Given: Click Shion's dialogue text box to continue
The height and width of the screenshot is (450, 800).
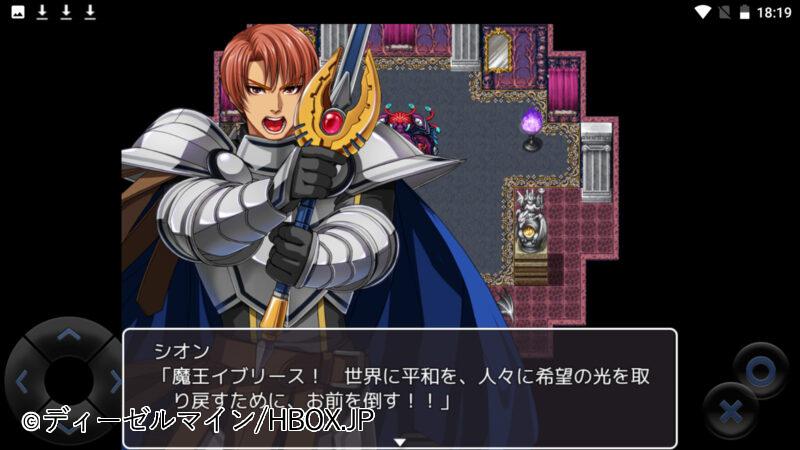Looking at the screenshot, I should (x=399, y=387).
